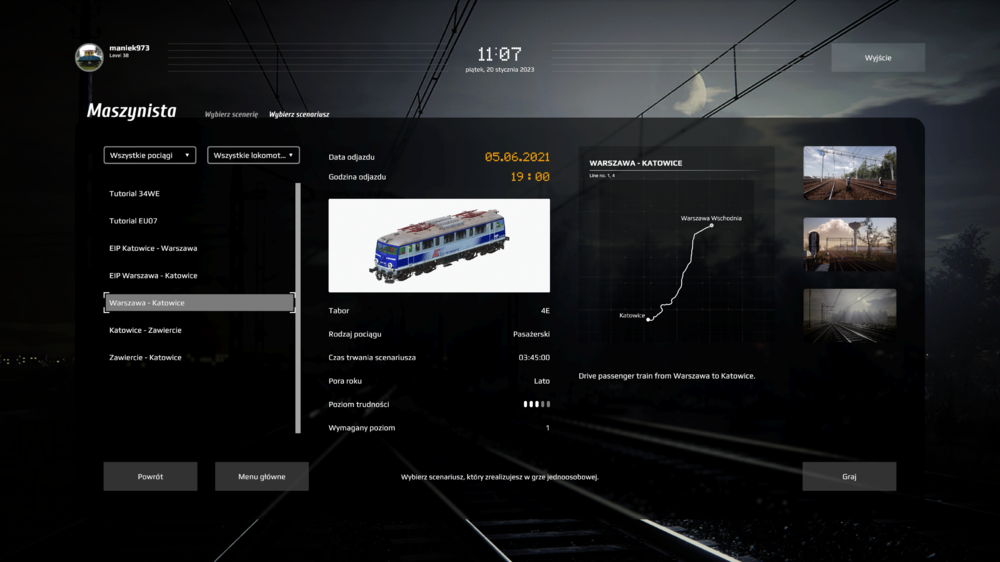The width and height of the screenshot is (1000, 562).
Task: Pick the Katowice - Zawiercie scenario
Action: click(x=146, y=330)
